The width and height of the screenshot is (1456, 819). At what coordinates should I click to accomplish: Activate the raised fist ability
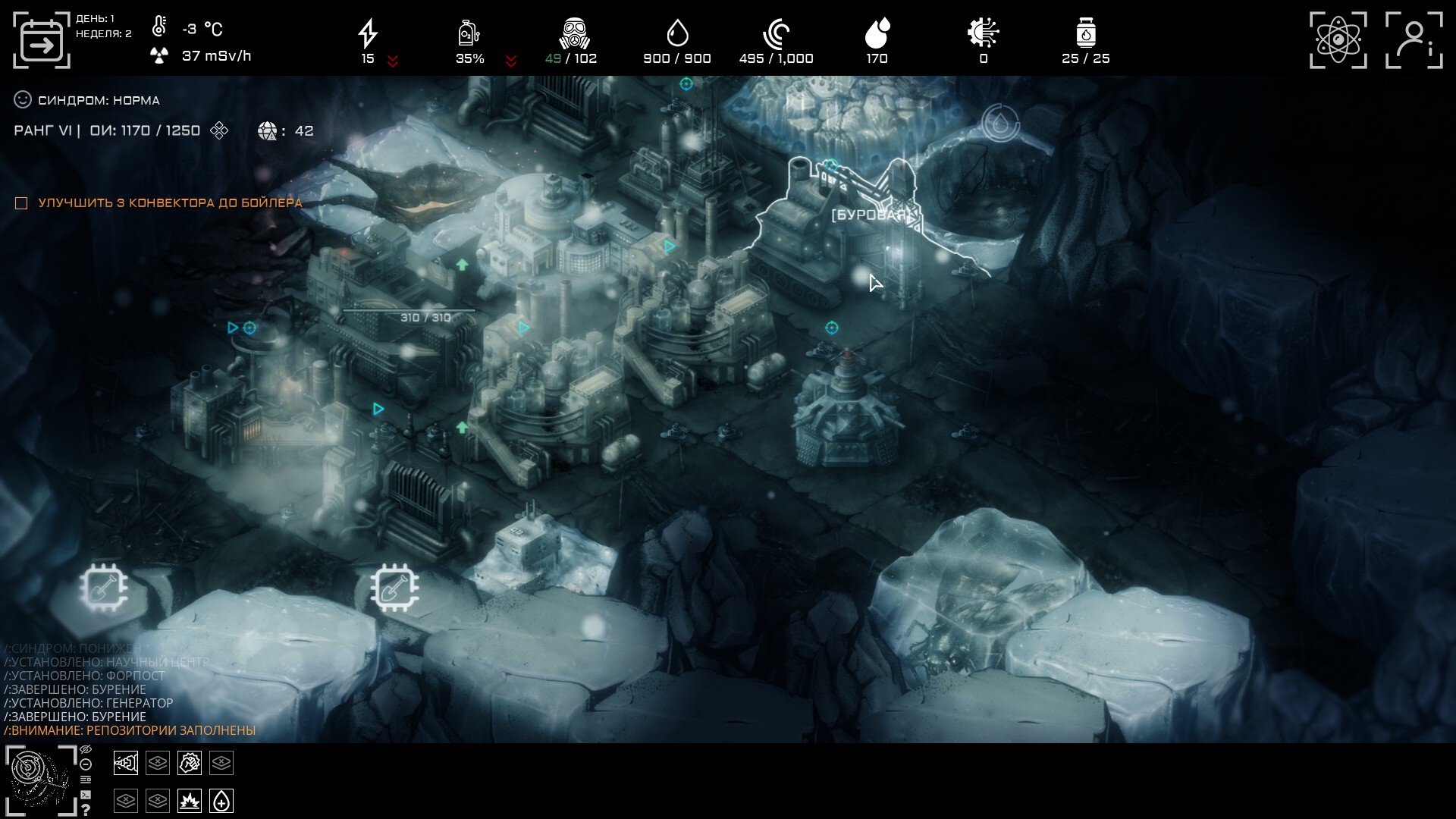190,763
